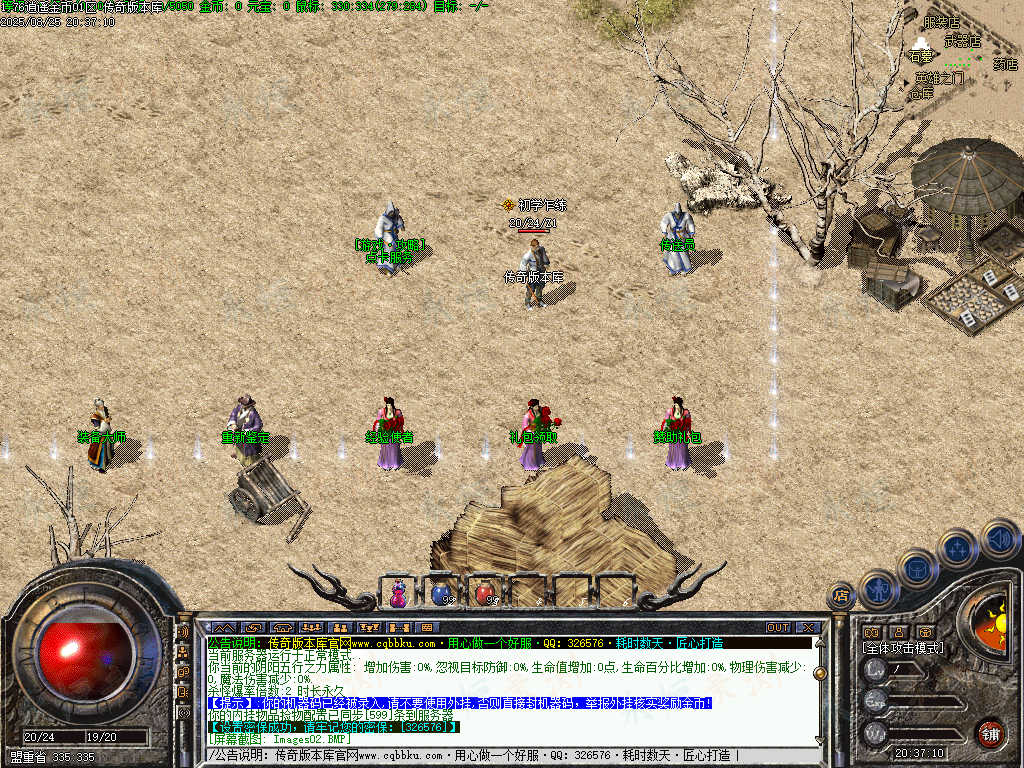Use the red health potion hotbar slot
Viewport: 1024px width, 768px height.
tap(484, 594)
